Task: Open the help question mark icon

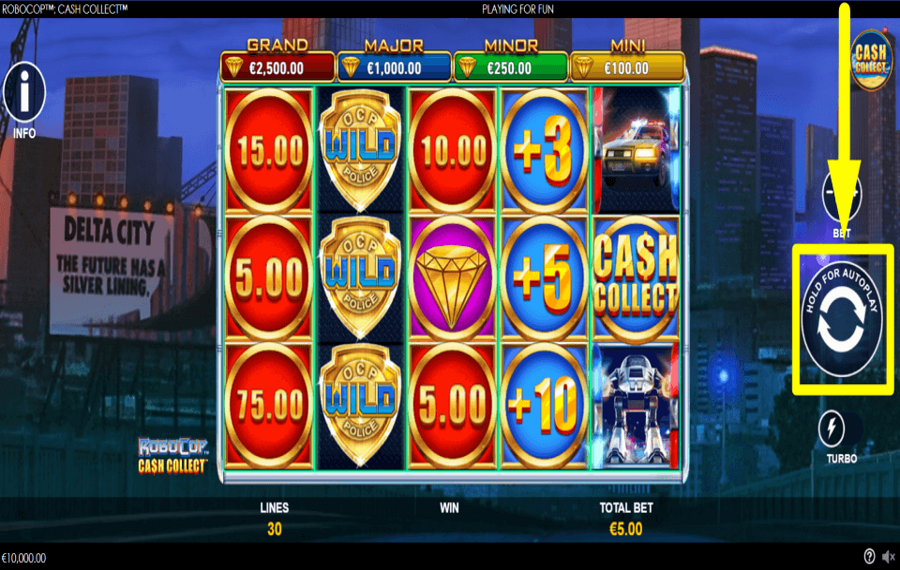Action: pyautogui.click(x=869, y=557)
